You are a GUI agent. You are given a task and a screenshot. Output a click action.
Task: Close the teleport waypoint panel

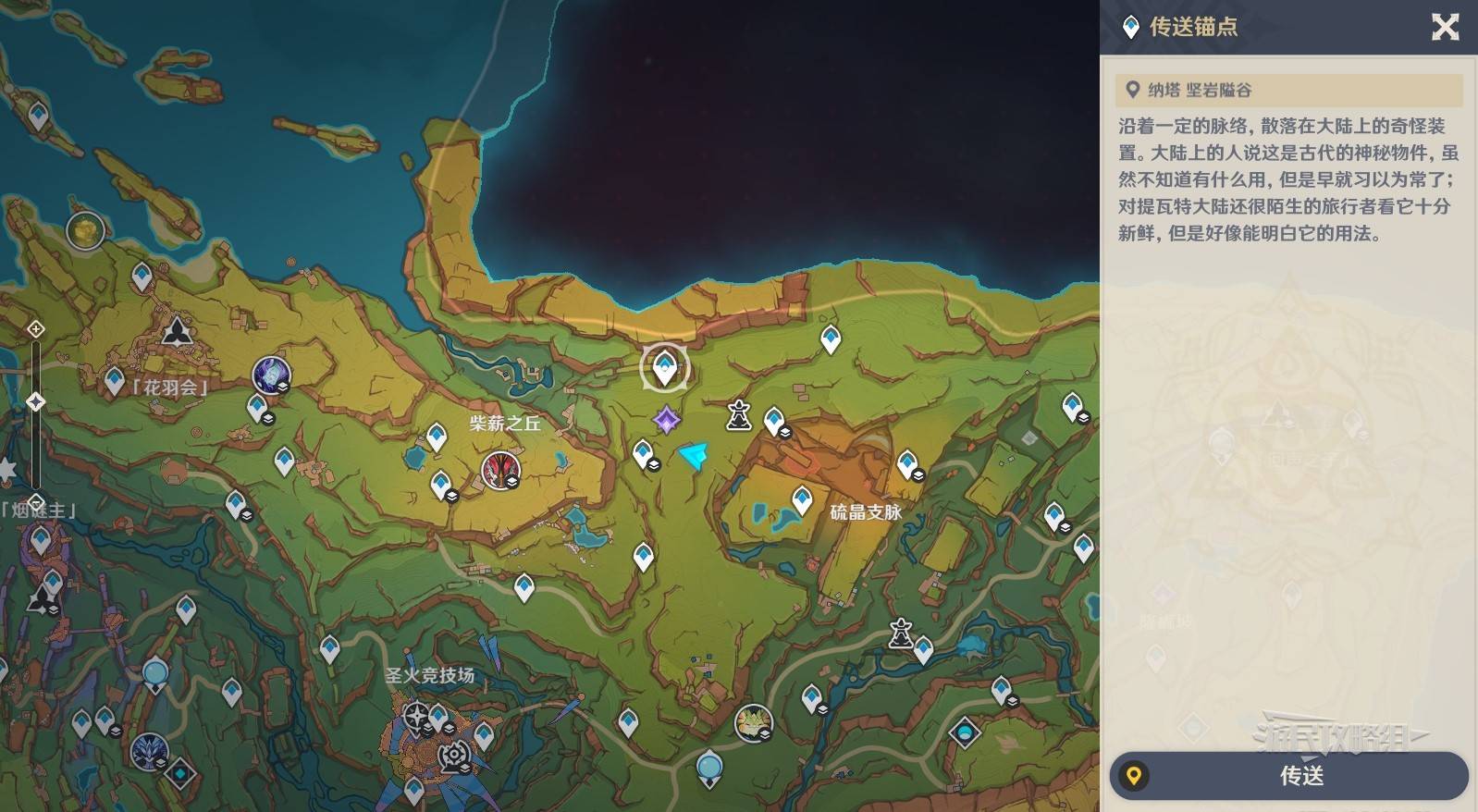1445,27
